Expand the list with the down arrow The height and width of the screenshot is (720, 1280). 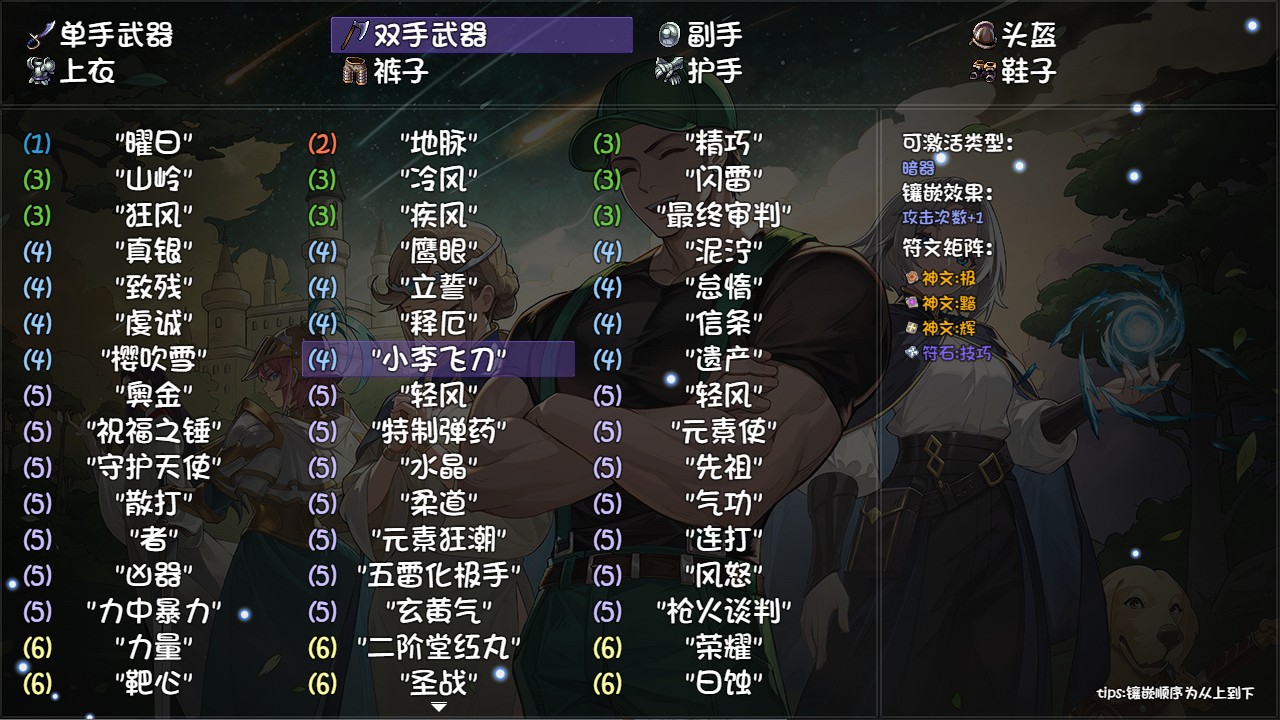438,705
